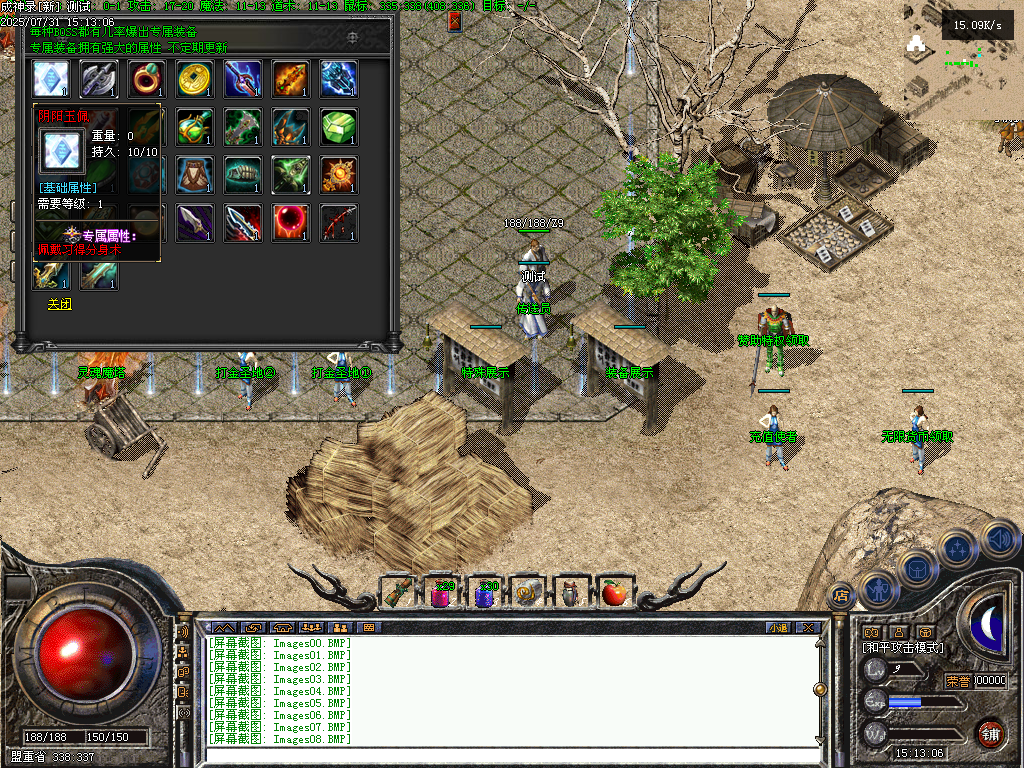The image size is (1024, 768).
Task: Select the red ring item slot
Action: (148, 79)
